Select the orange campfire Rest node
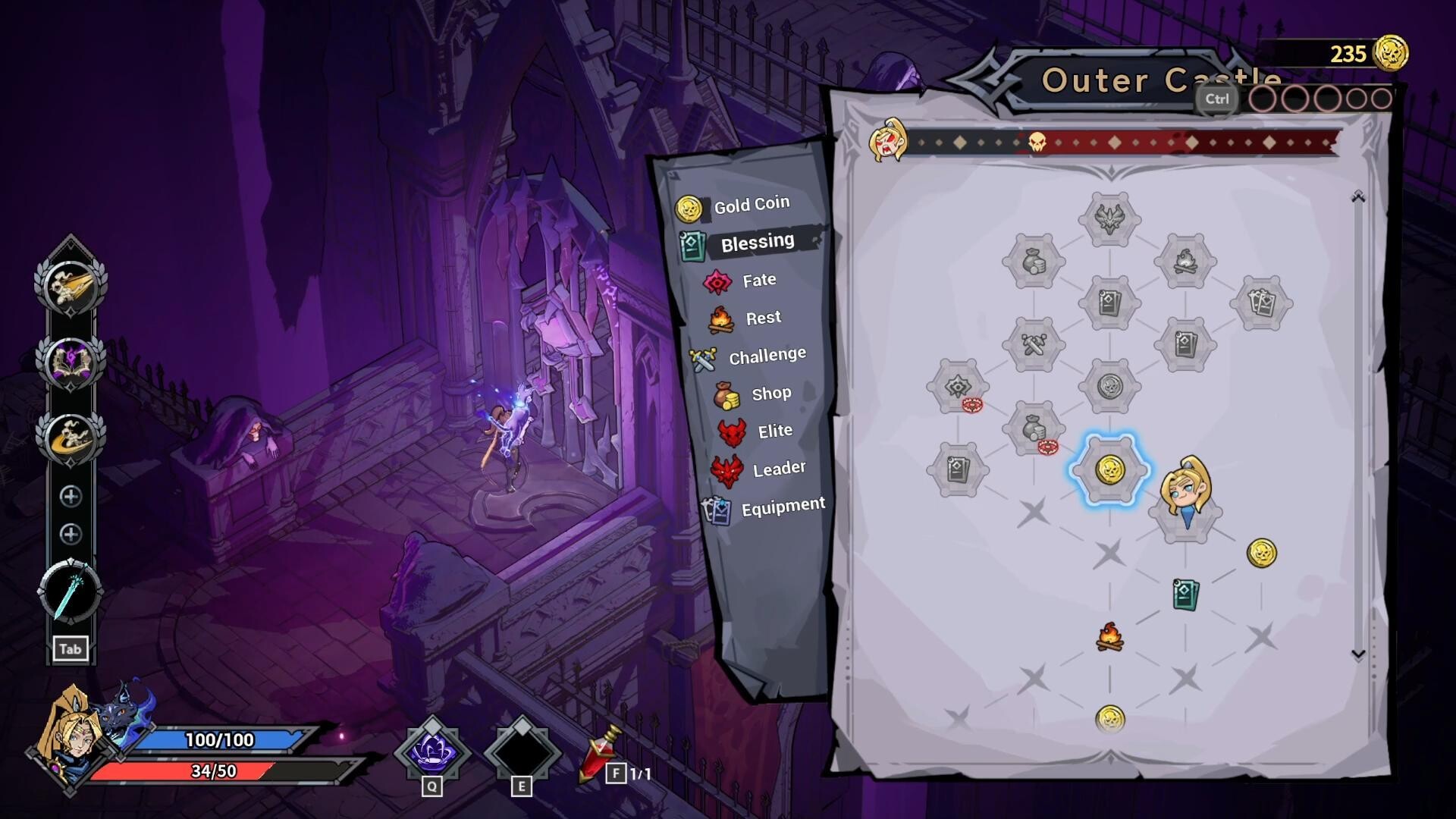Image resolution: width=1456 pixels, height=819 pixels. [1109, 637]
